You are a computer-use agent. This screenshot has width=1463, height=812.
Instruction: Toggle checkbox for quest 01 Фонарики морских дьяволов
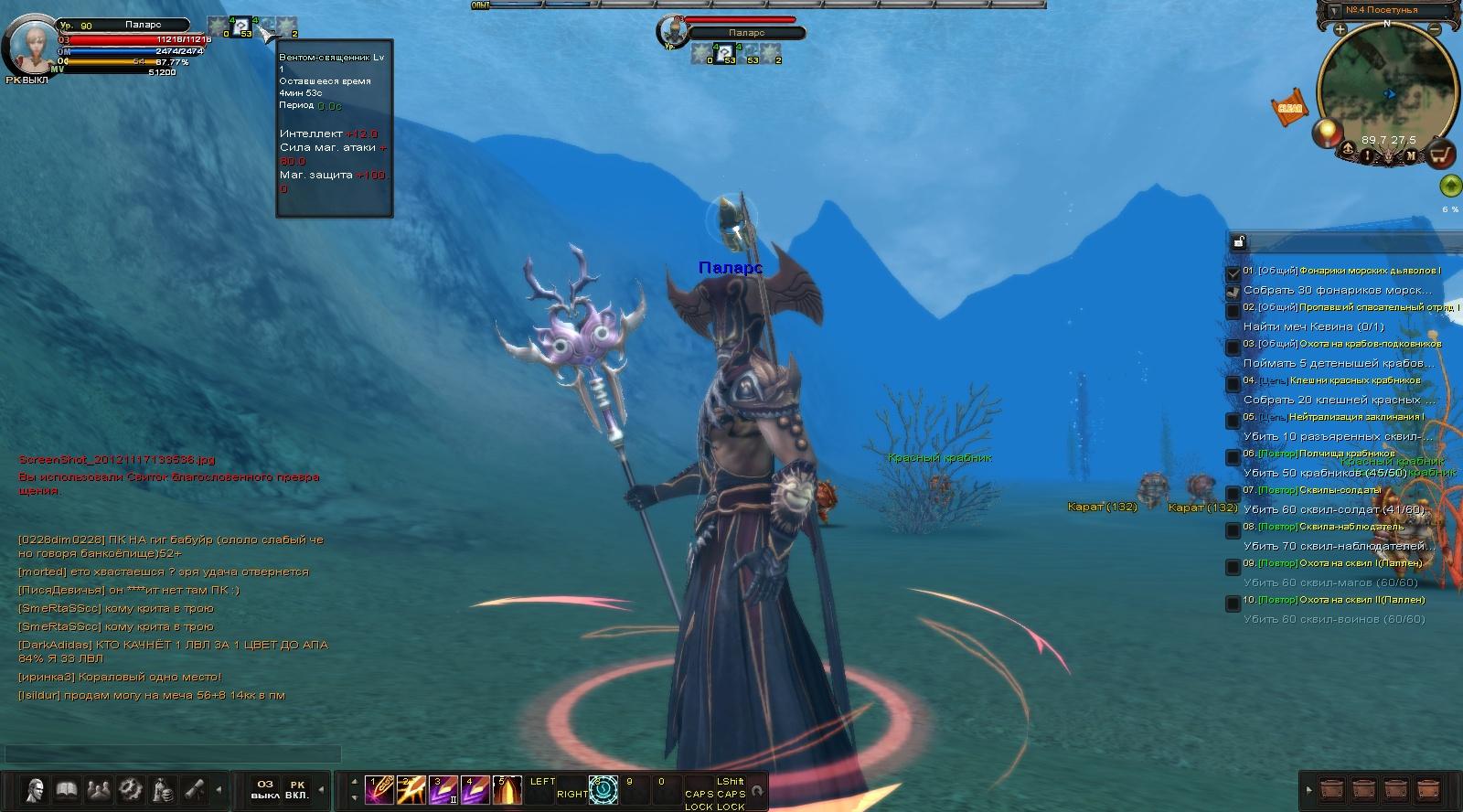click(x=1233, y=272)
